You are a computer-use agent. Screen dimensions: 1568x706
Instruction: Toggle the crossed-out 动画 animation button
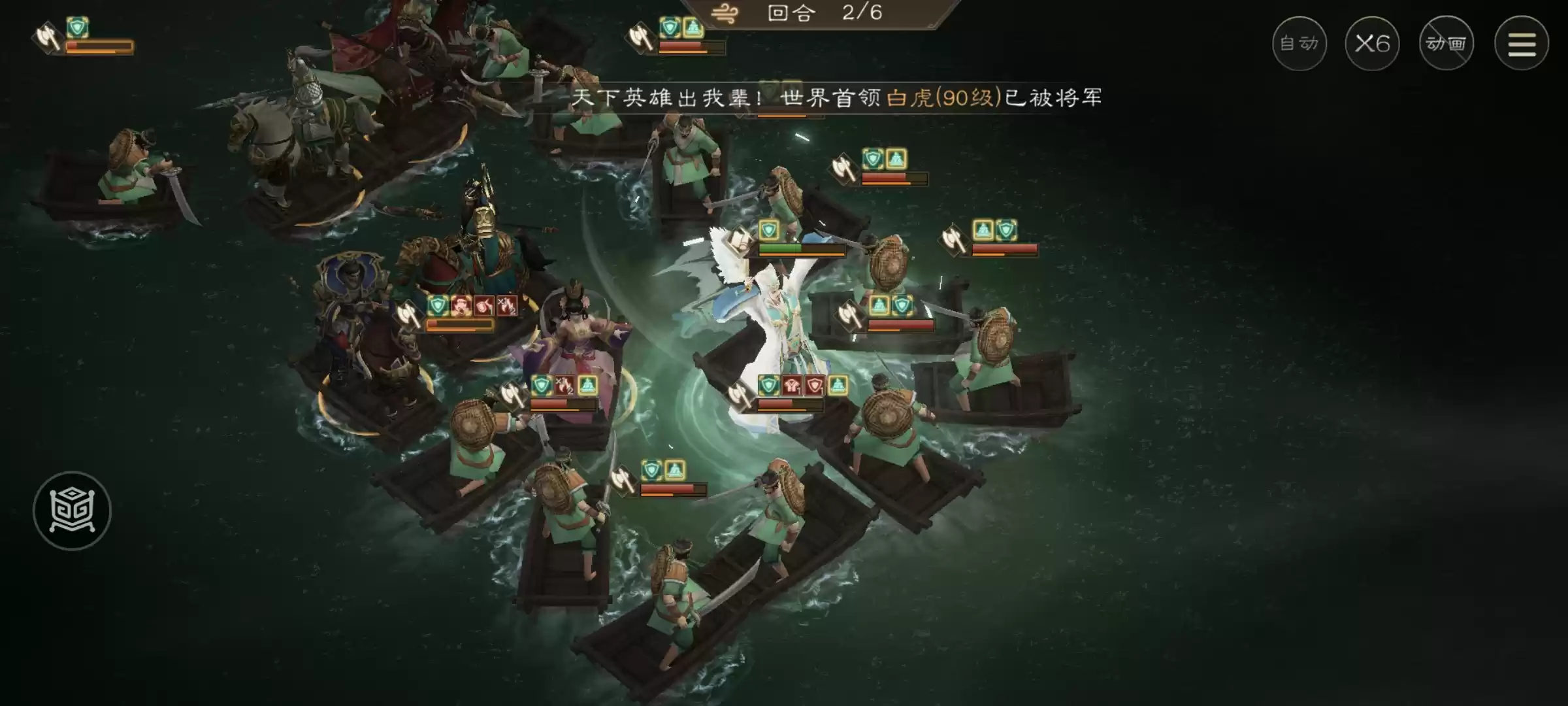[x=1446, y=43]
